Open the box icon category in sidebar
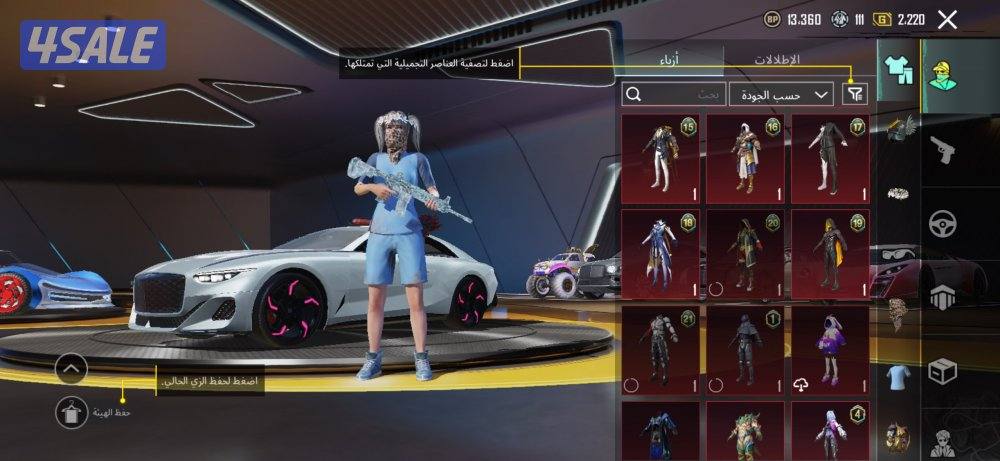 coord(943,371)
